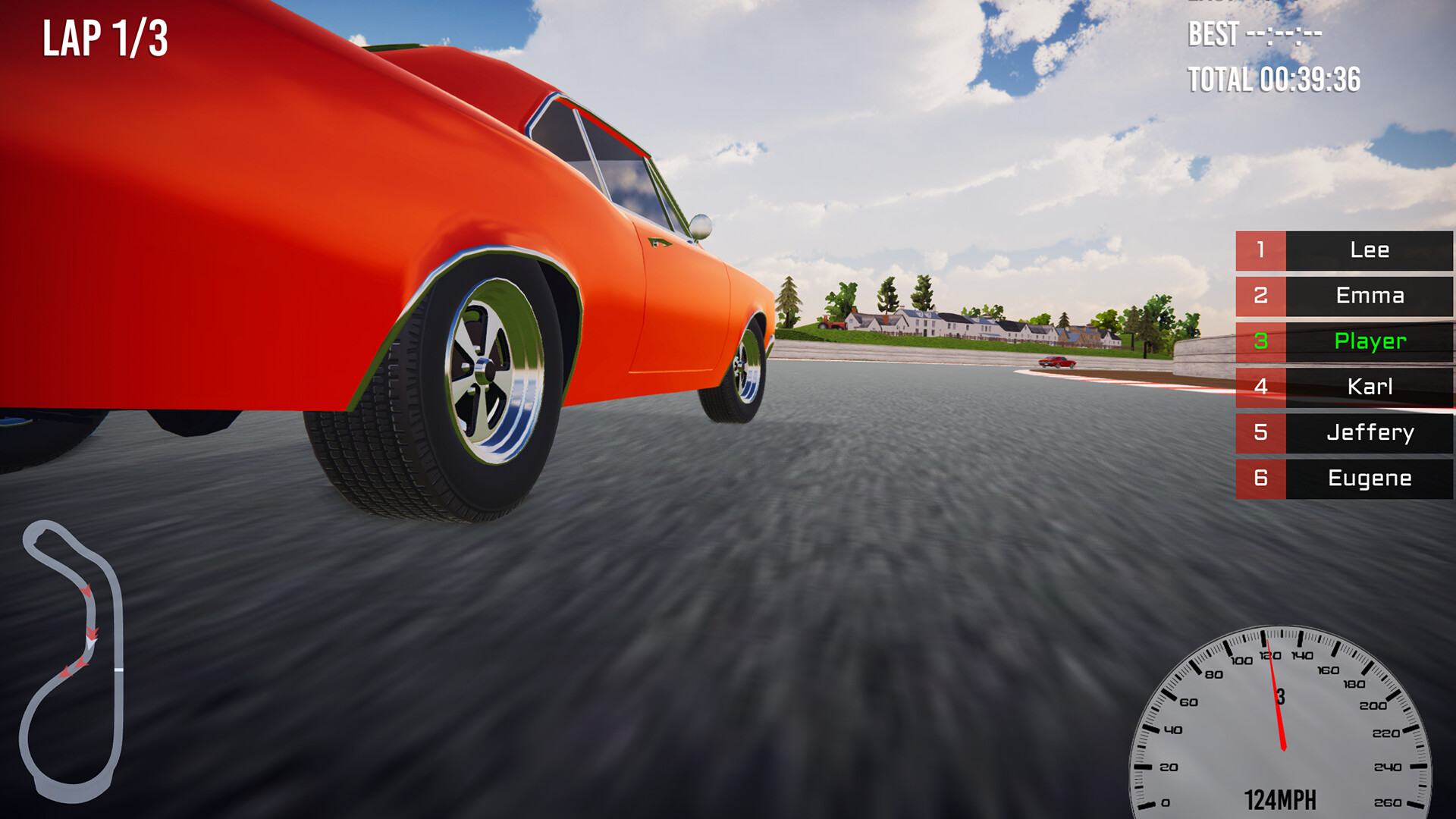The width and height of the screenshot is (1456, 819).
Task: Expand the leaderboard panel
Action: 1342,365
